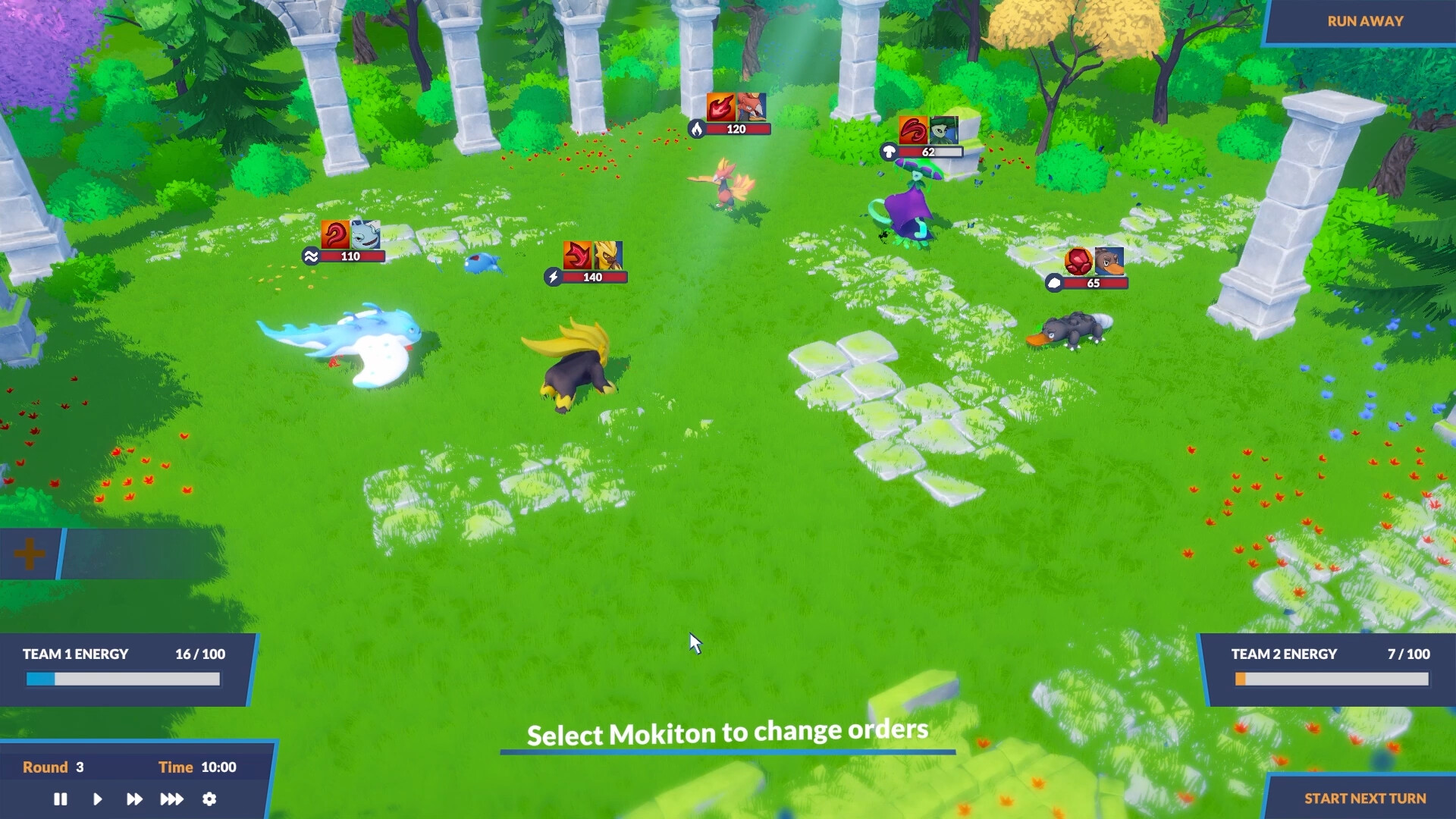Select triple-speed fast forward
The width and height of the screenshot is (1456, 819).
[x=172, y=799]
